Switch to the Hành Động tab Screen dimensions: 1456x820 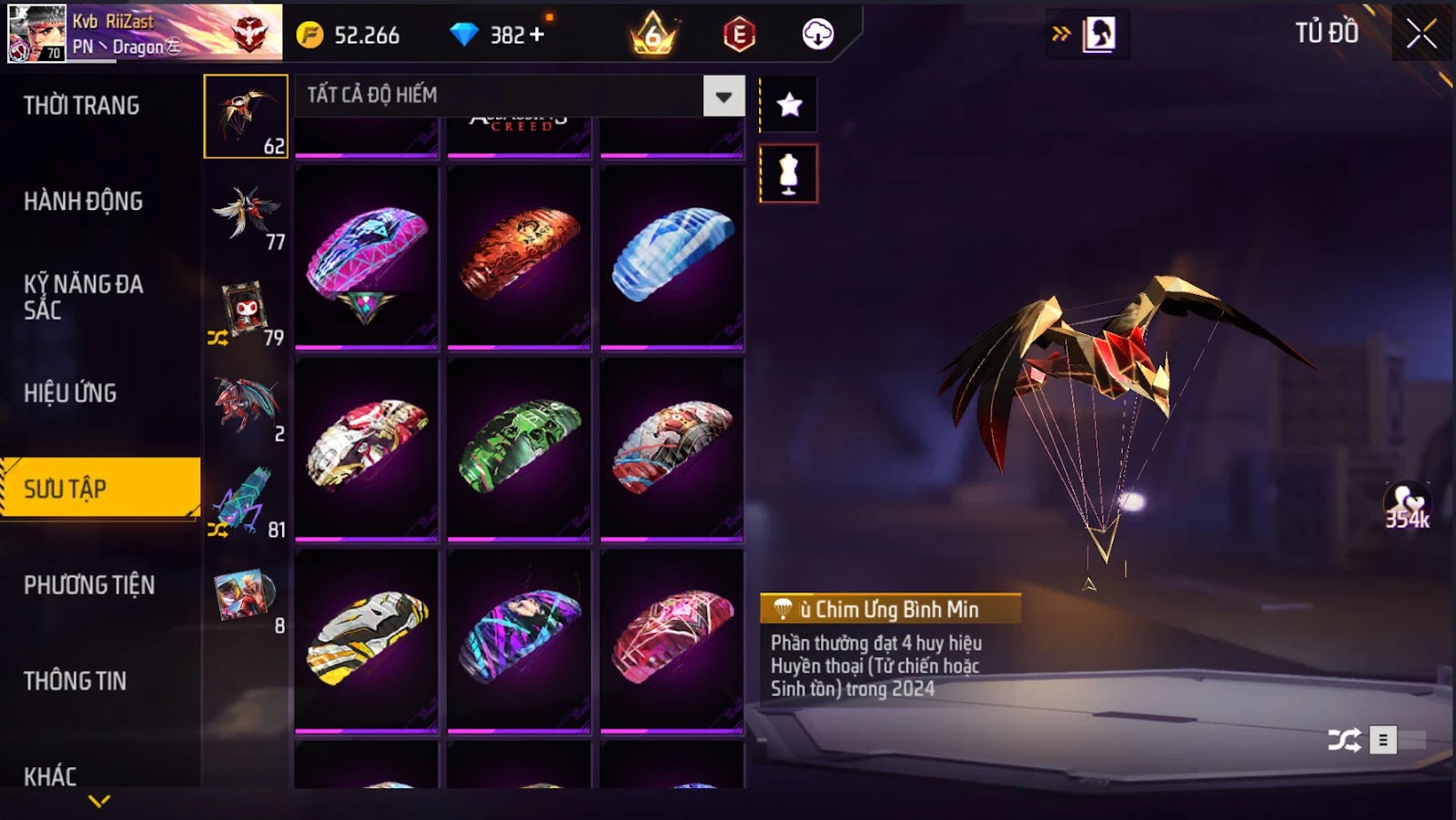click(83, 201)
